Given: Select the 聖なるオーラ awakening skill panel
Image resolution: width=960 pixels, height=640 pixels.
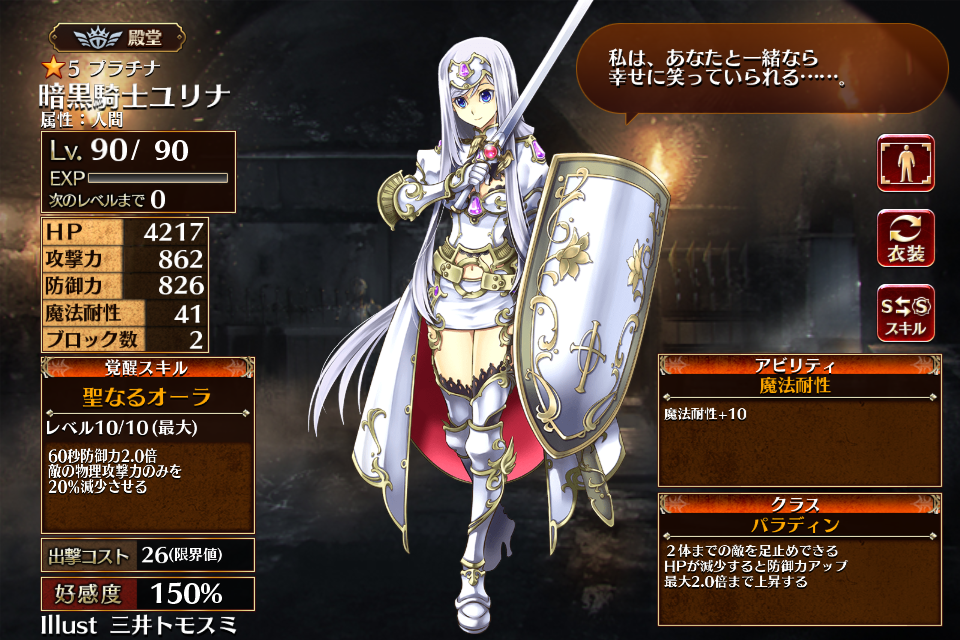Looking at the screenshot, I should [146, 443].
